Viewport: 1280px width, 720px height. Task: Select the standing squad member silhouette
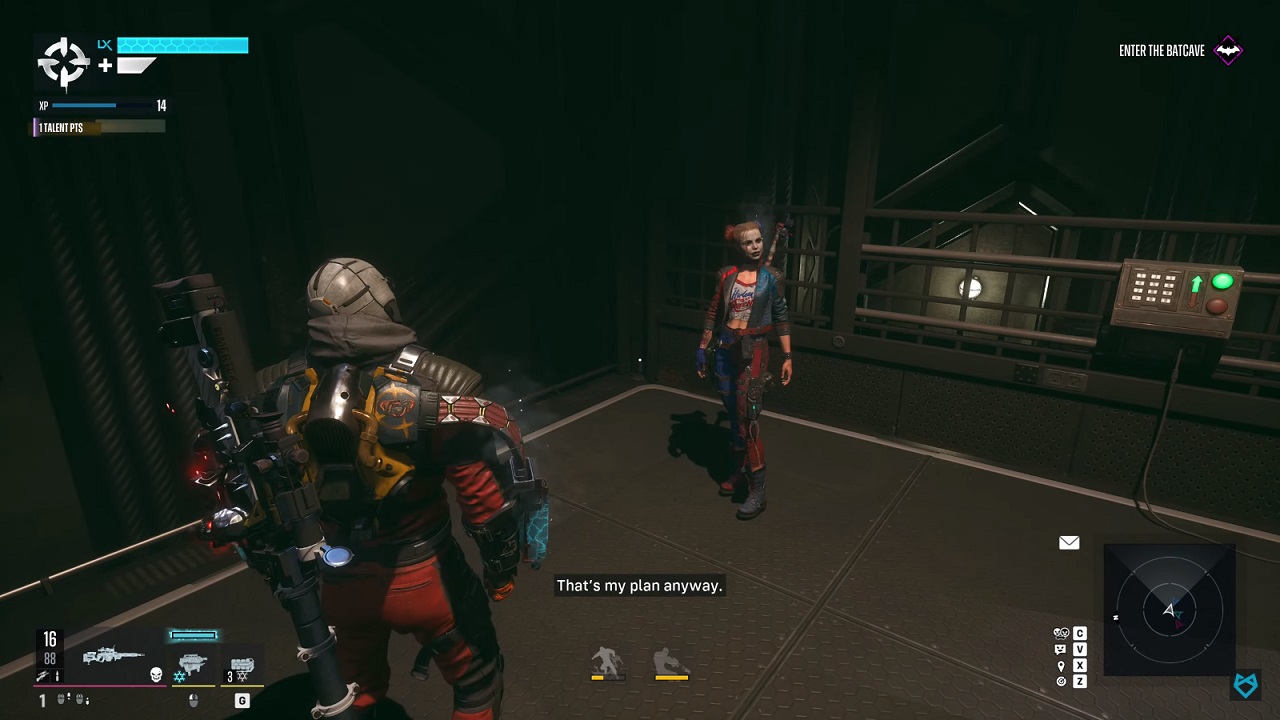tap(607, 662)
